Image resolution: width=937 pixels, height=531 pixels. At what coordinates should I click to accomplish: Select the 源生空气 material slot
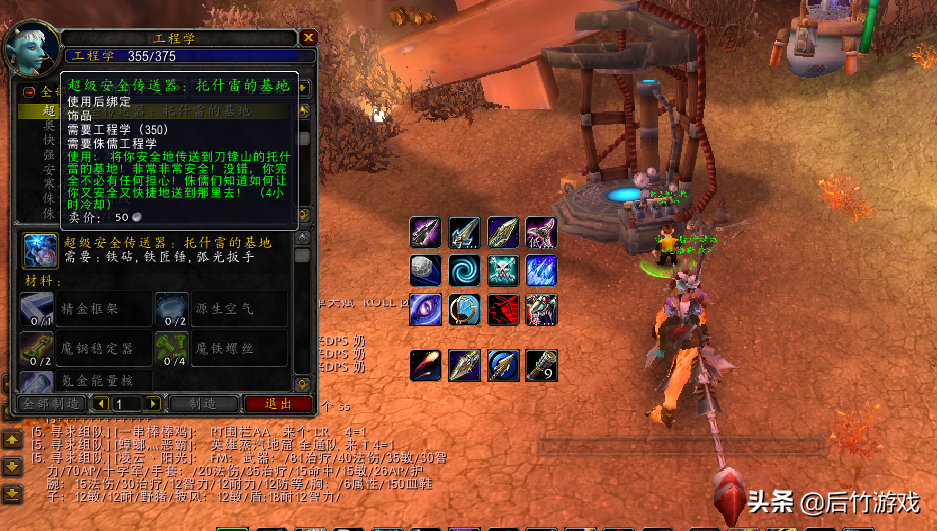click(x=171, y=310)
